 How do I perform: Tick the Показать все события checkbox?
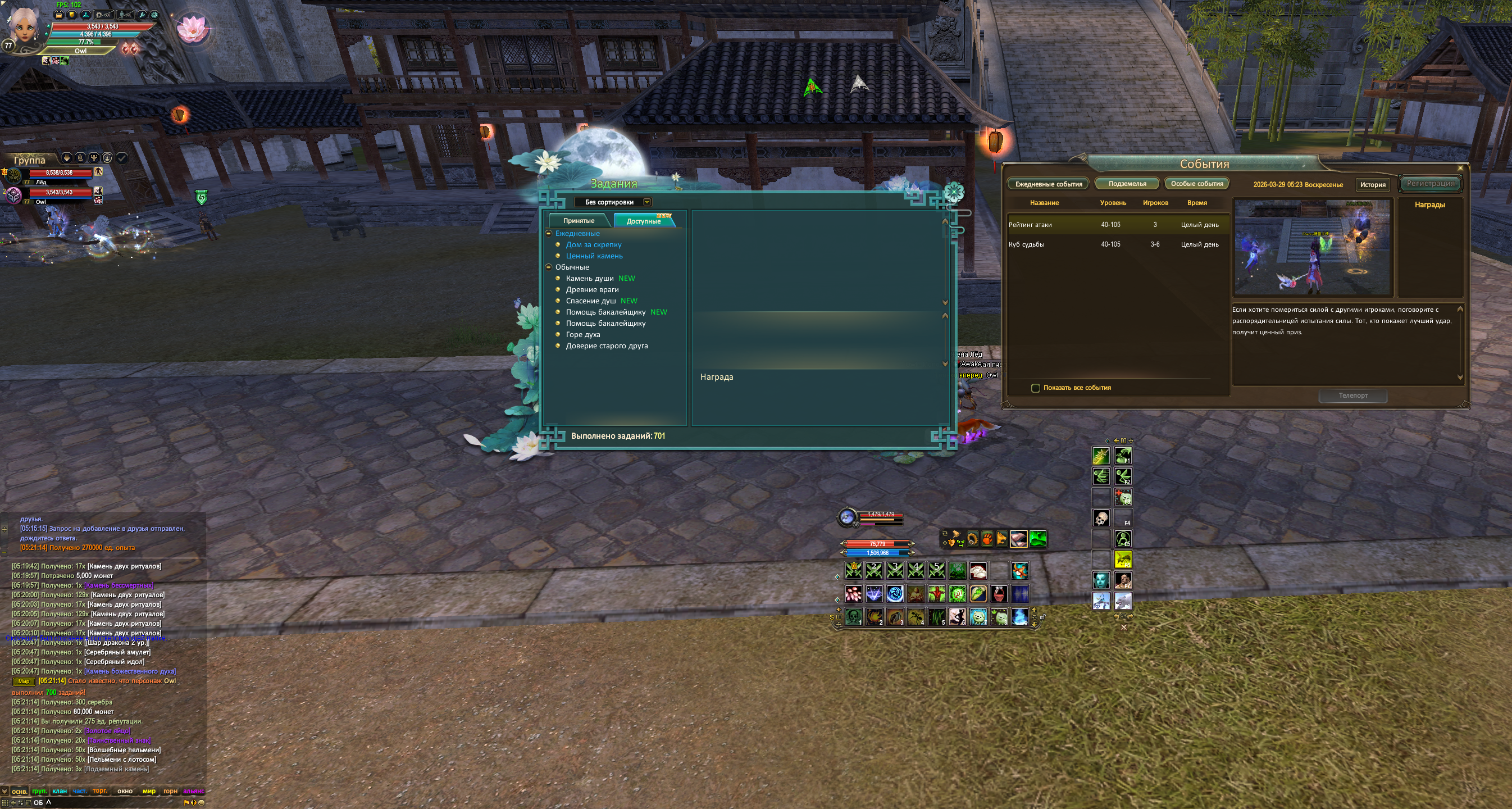pyautogui.click(x=1035, y=388)
